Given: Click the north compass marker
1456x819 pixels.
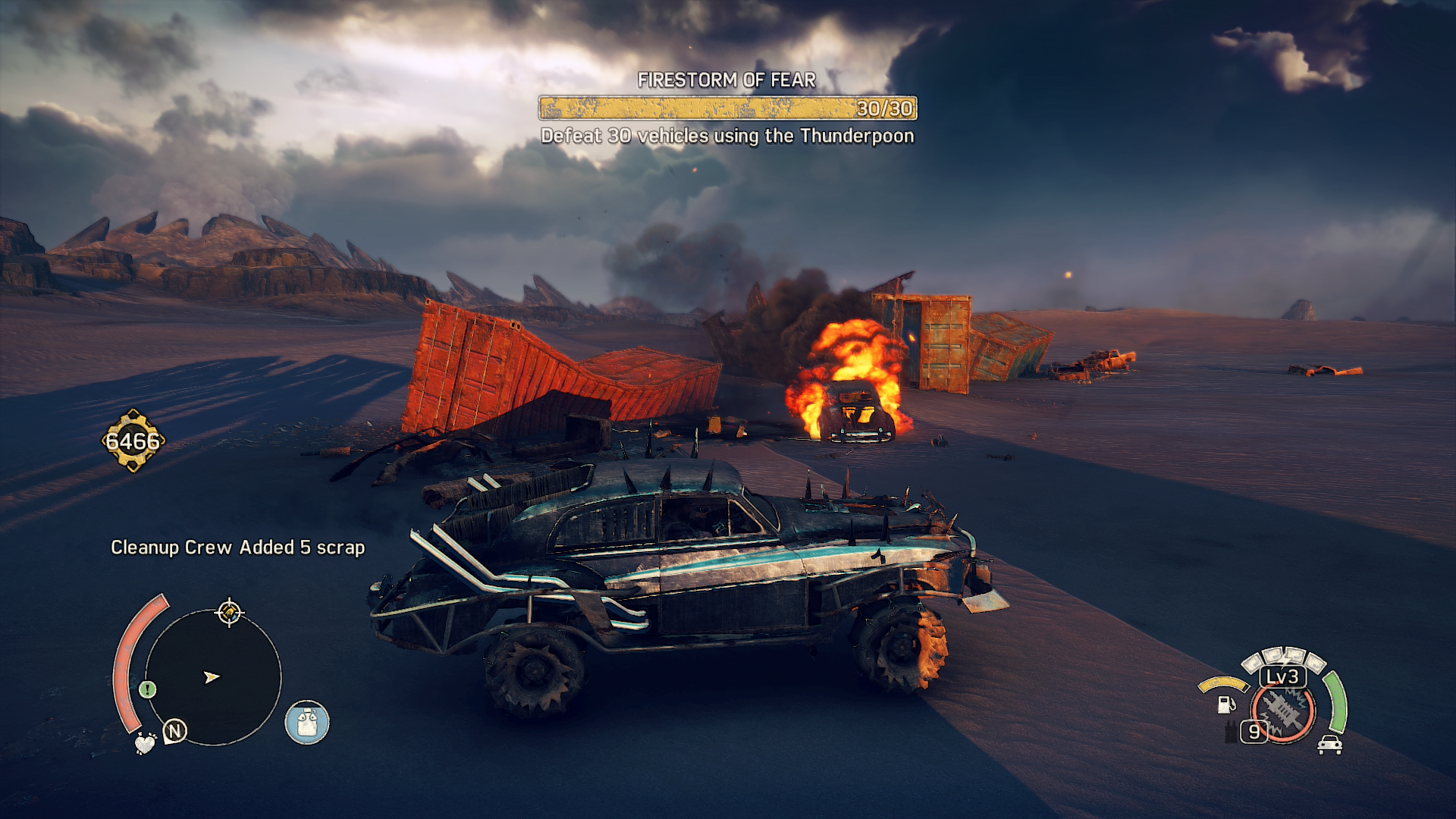Looking at the screenshot, I should 175,731.
